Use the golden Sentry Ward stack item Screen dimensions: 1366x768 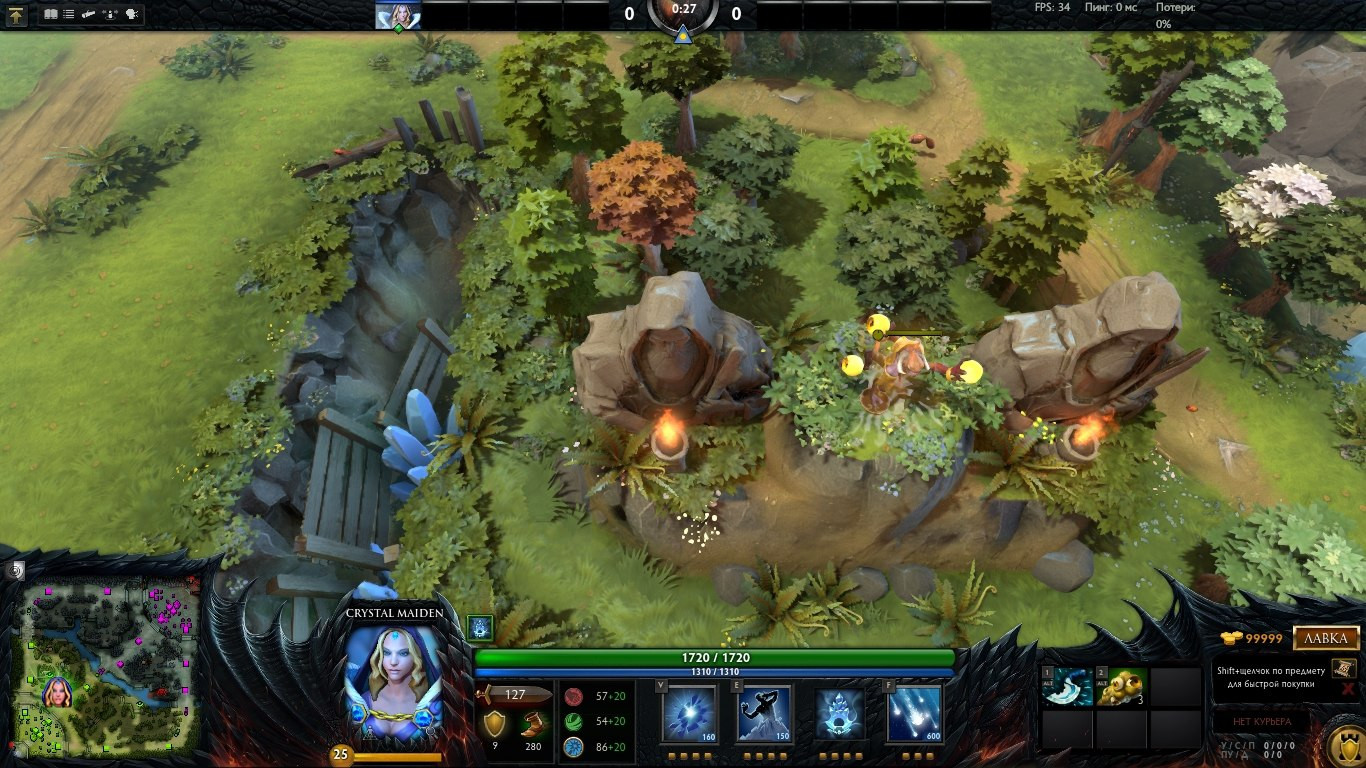pyautogui.click(x=1121, y=688)
